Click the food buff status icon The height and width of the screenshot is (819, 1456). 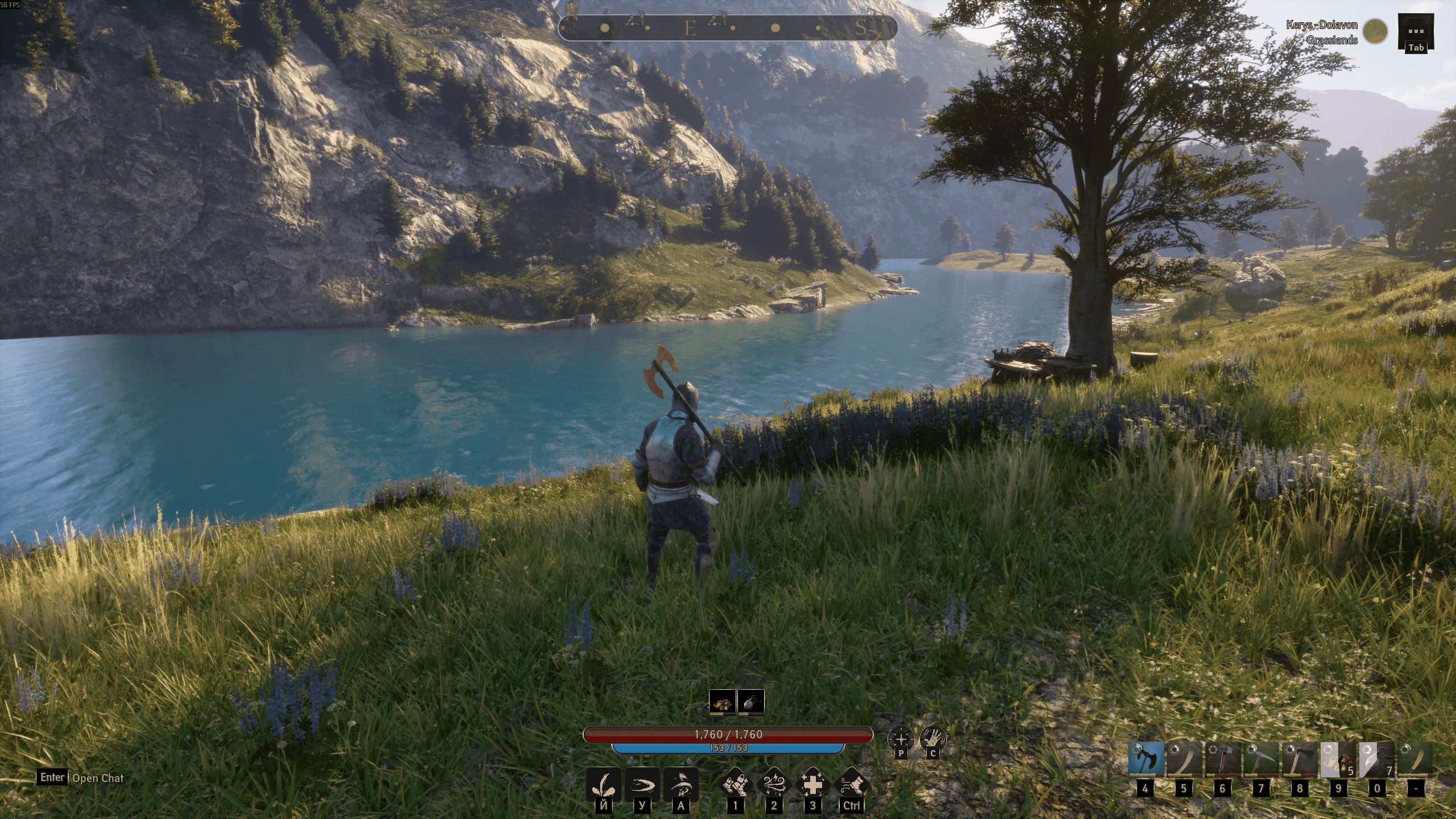pos(723,702)
